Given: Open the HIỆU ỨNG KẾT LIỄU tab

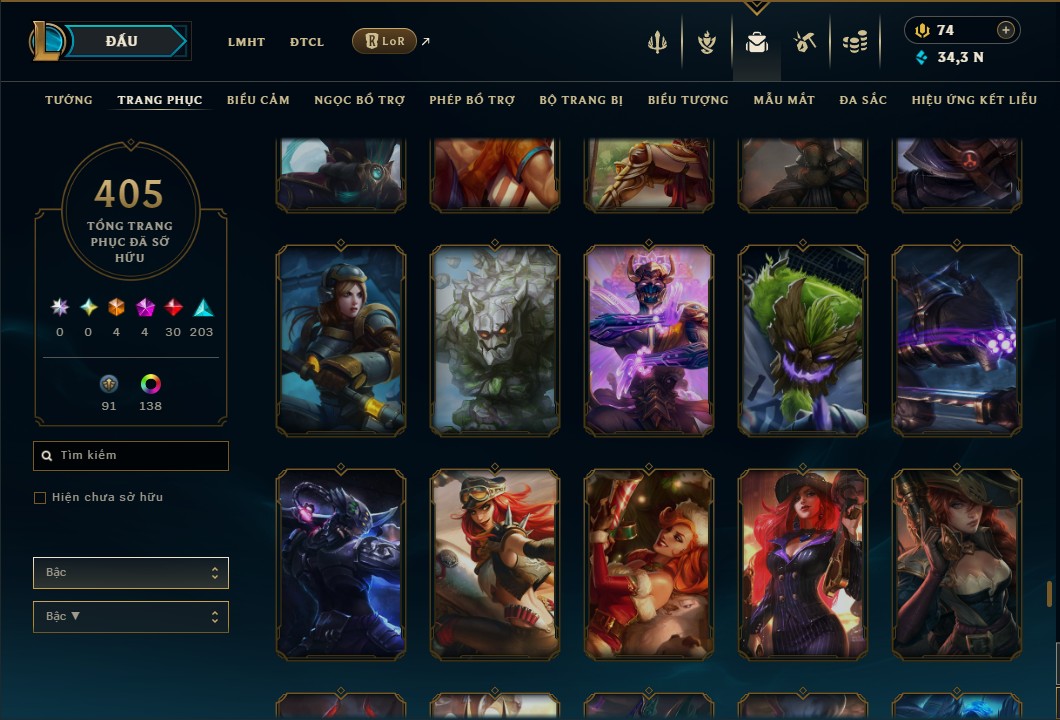Looking at the screenshot, I should coord(974,100).
